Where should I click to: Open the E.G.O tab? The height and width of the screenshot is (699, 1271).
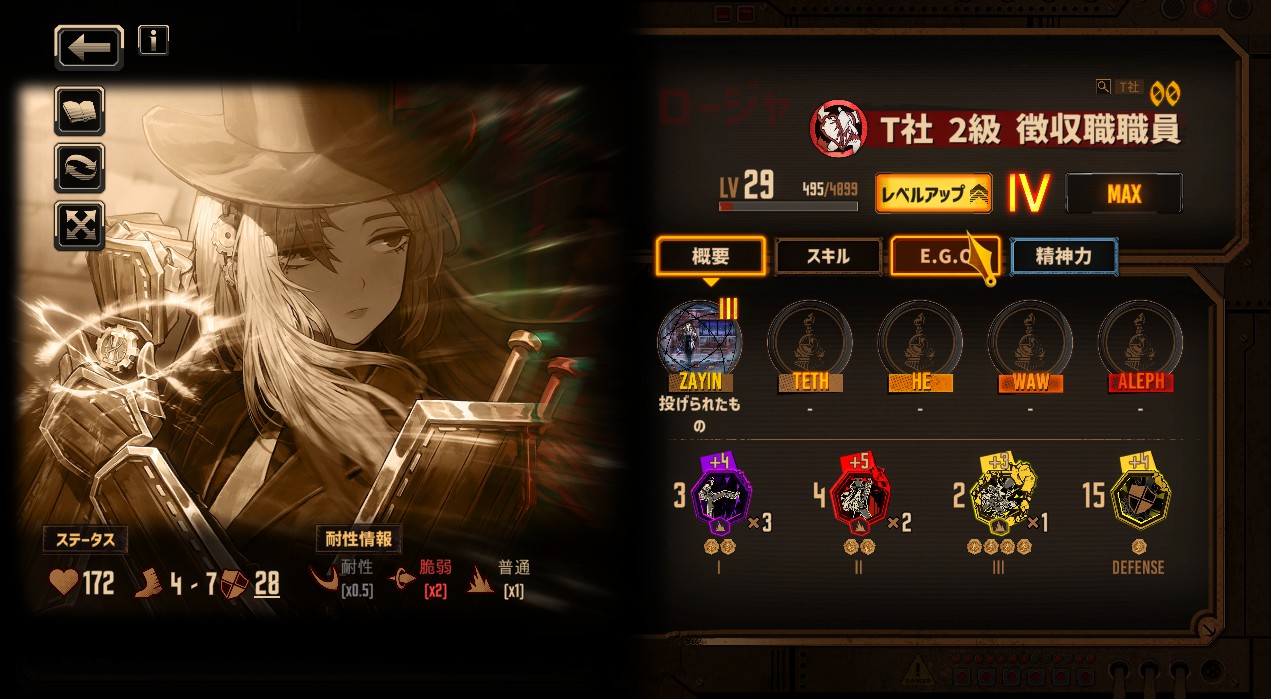point(944,256)
